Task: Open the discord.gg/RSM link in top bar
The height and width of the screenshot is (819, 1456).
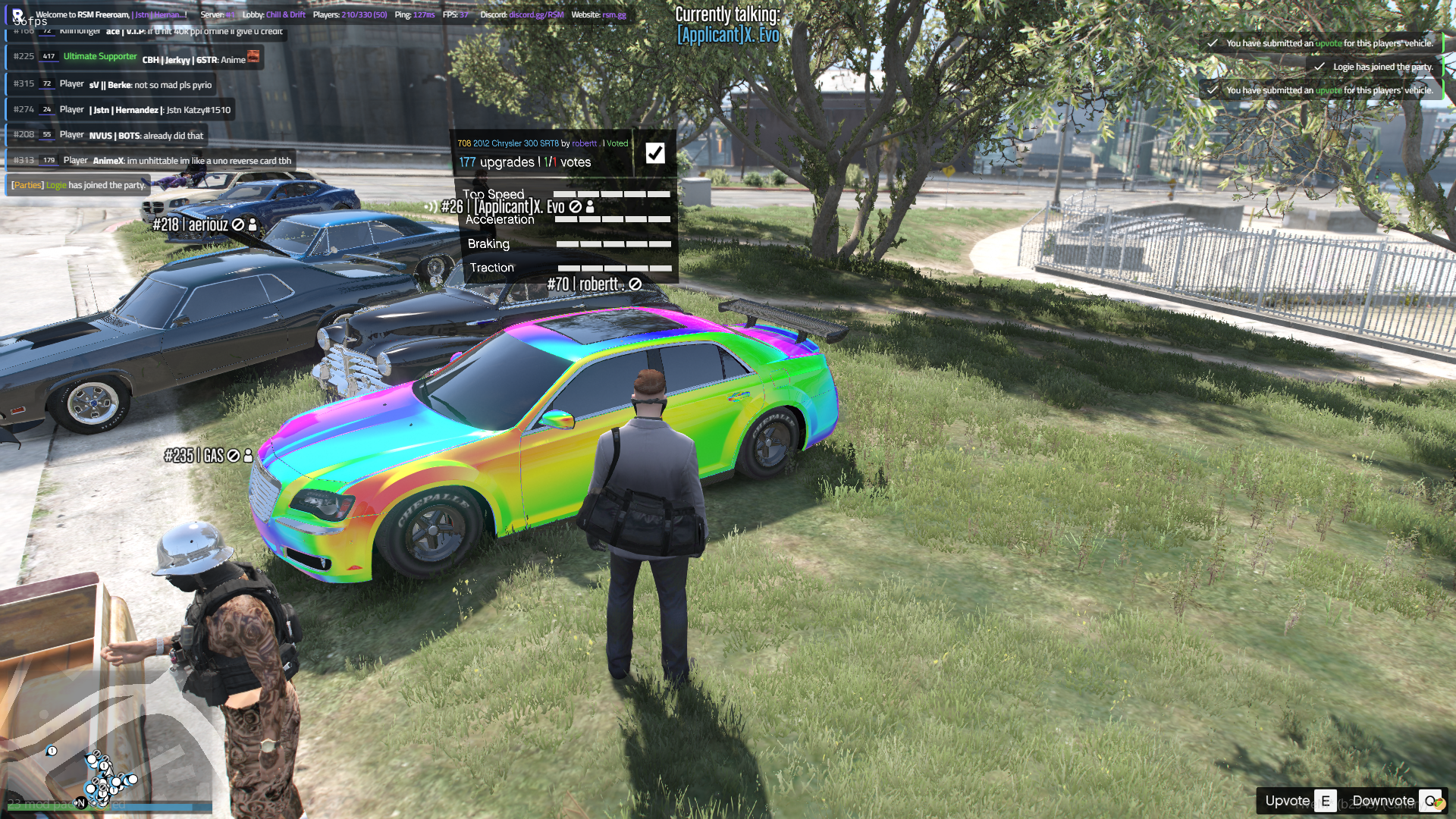Action: coord(536,14)
